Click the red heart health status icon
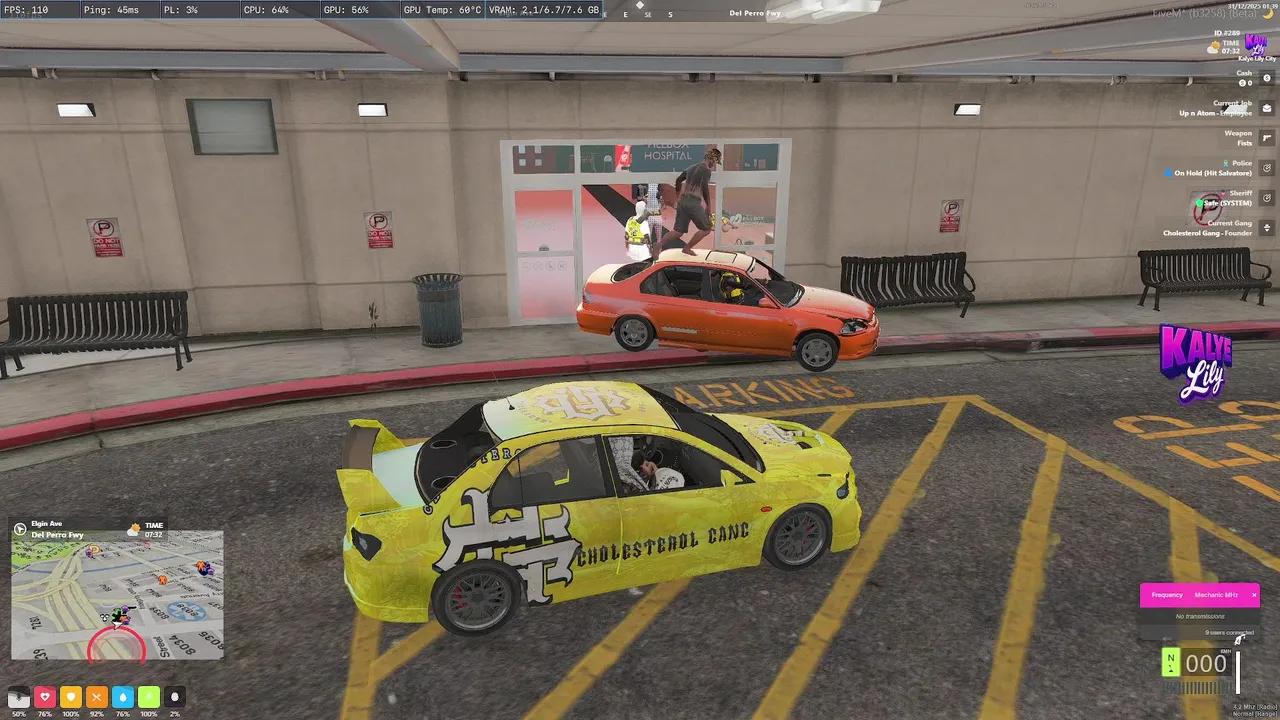The width and height of the screenshot is (1280, 720). pyautogui.click(x=45, y=697)
